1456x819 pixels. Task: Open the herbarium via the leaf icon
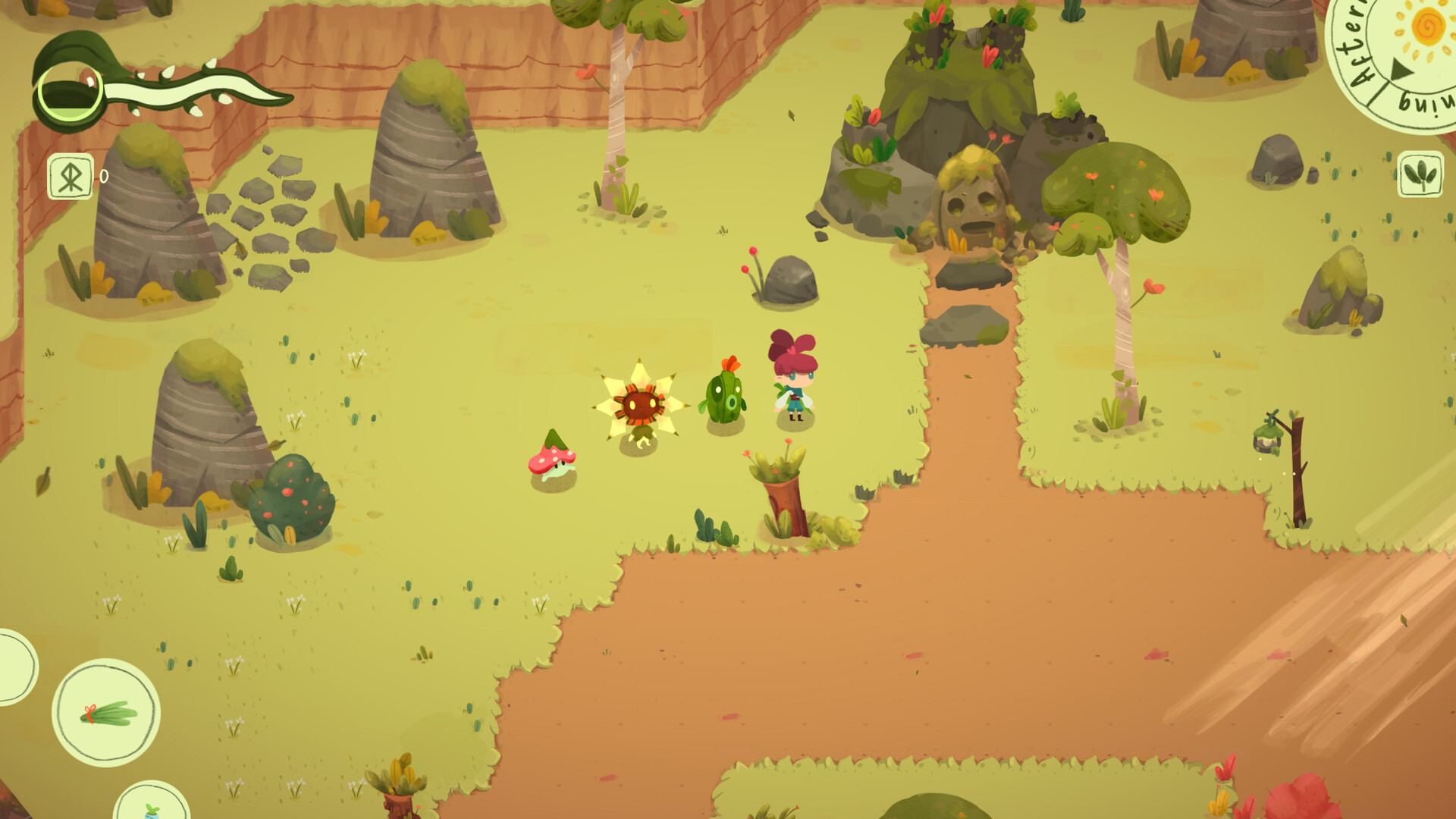(1420, 173)
